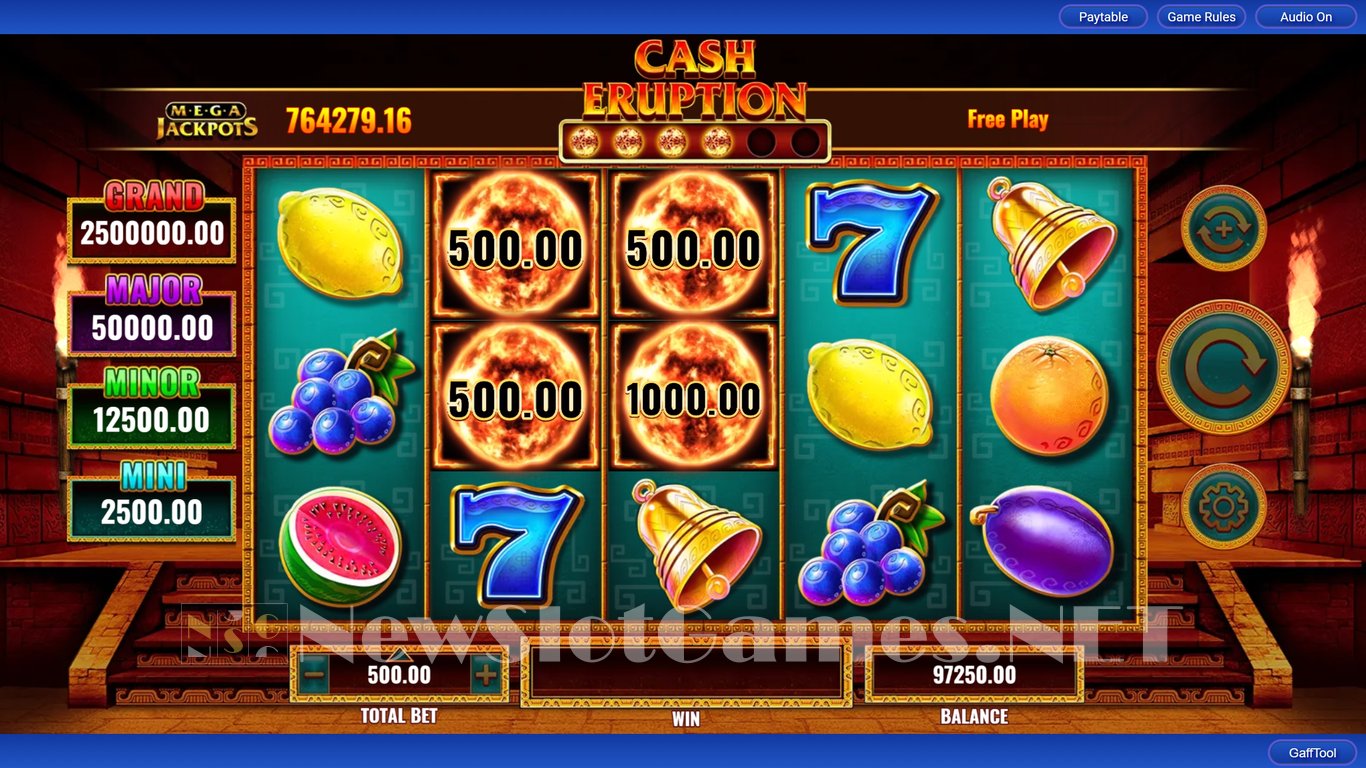Increase total bet with the plus button
Viewport: 1366px width, 768px height.
click(x=486, y=675)
